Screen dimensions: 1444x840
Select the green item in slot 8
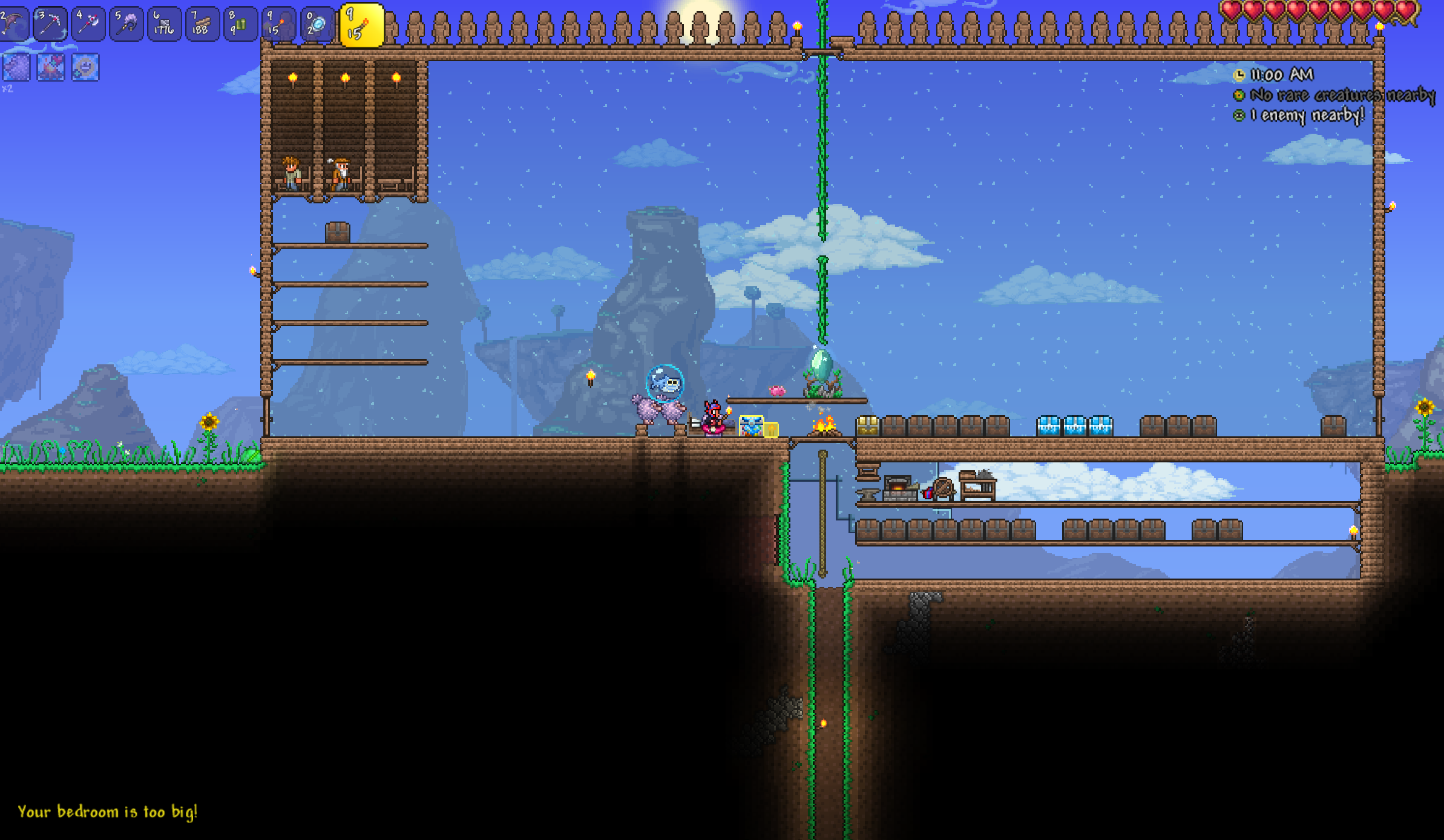click(240, 24)
